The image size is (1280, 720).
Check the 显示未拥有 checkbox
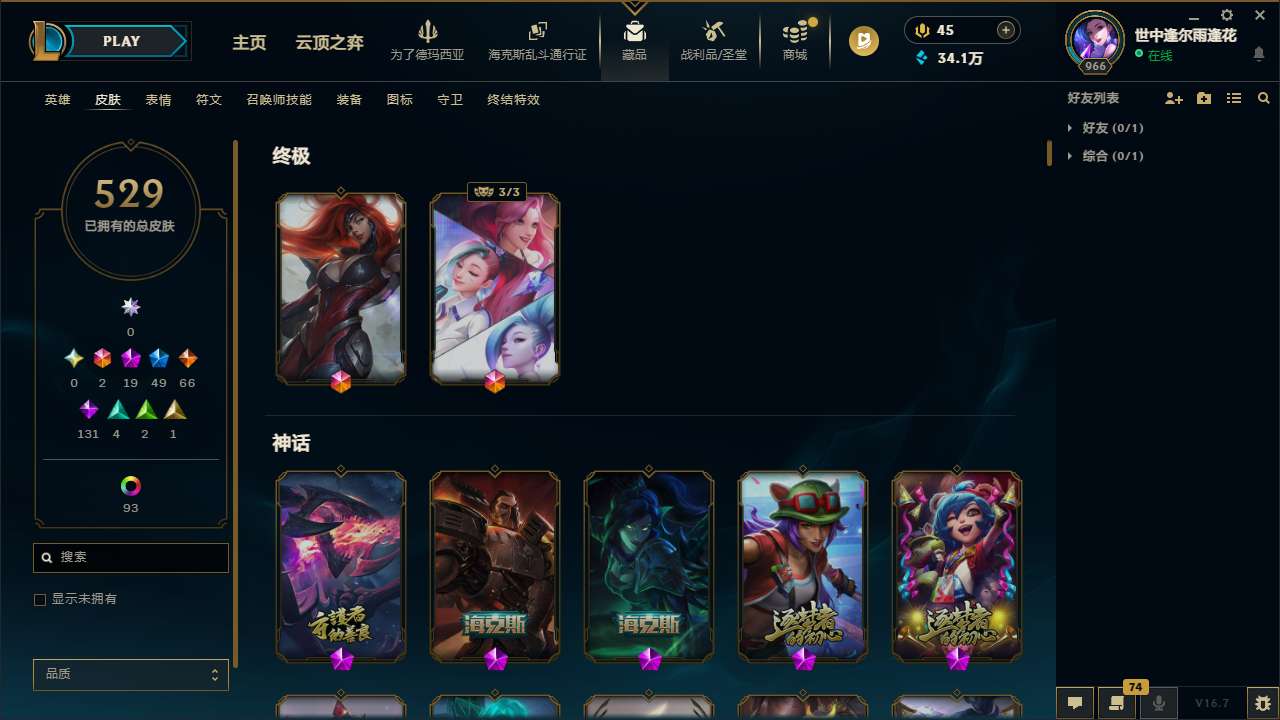40,599
